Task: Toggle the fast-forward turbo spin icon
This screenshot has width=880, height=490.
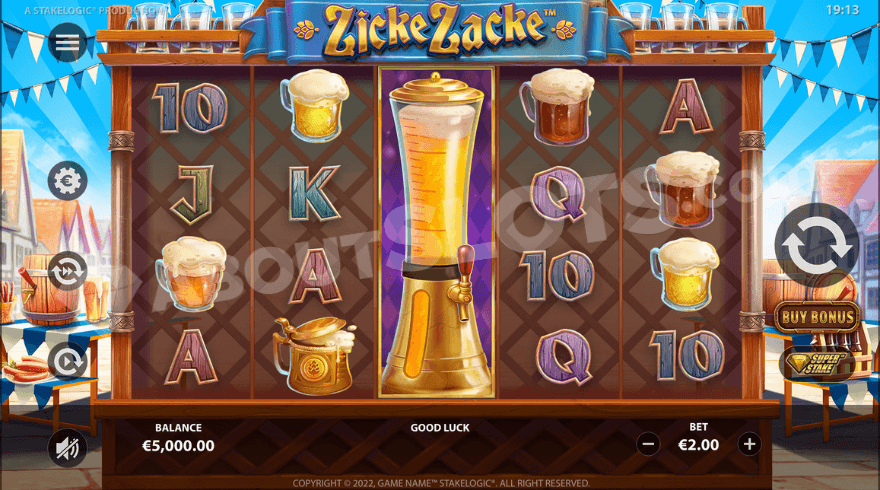Action: pos(68,270)
